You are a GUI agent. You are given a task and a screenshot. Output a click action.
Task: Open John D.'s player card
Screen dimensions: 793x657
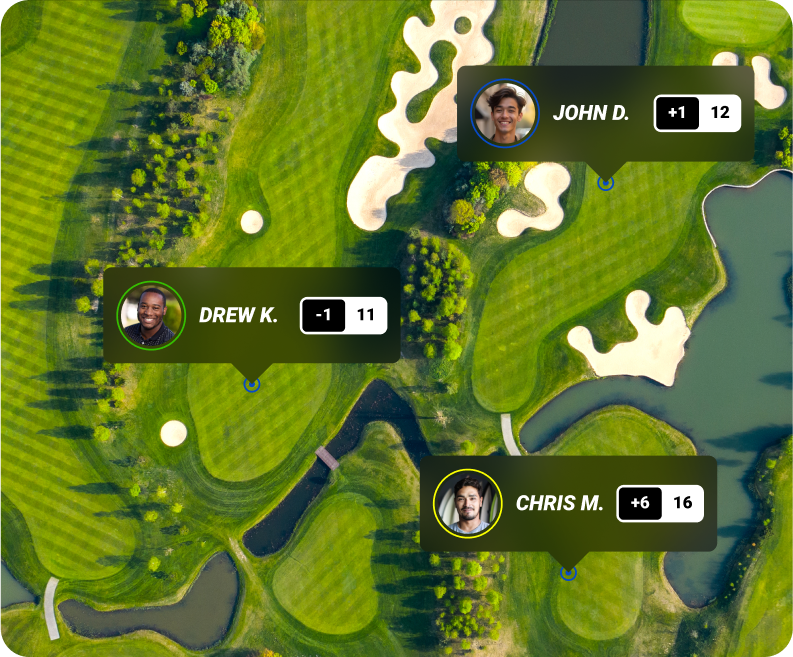click(x=592, y=113)
